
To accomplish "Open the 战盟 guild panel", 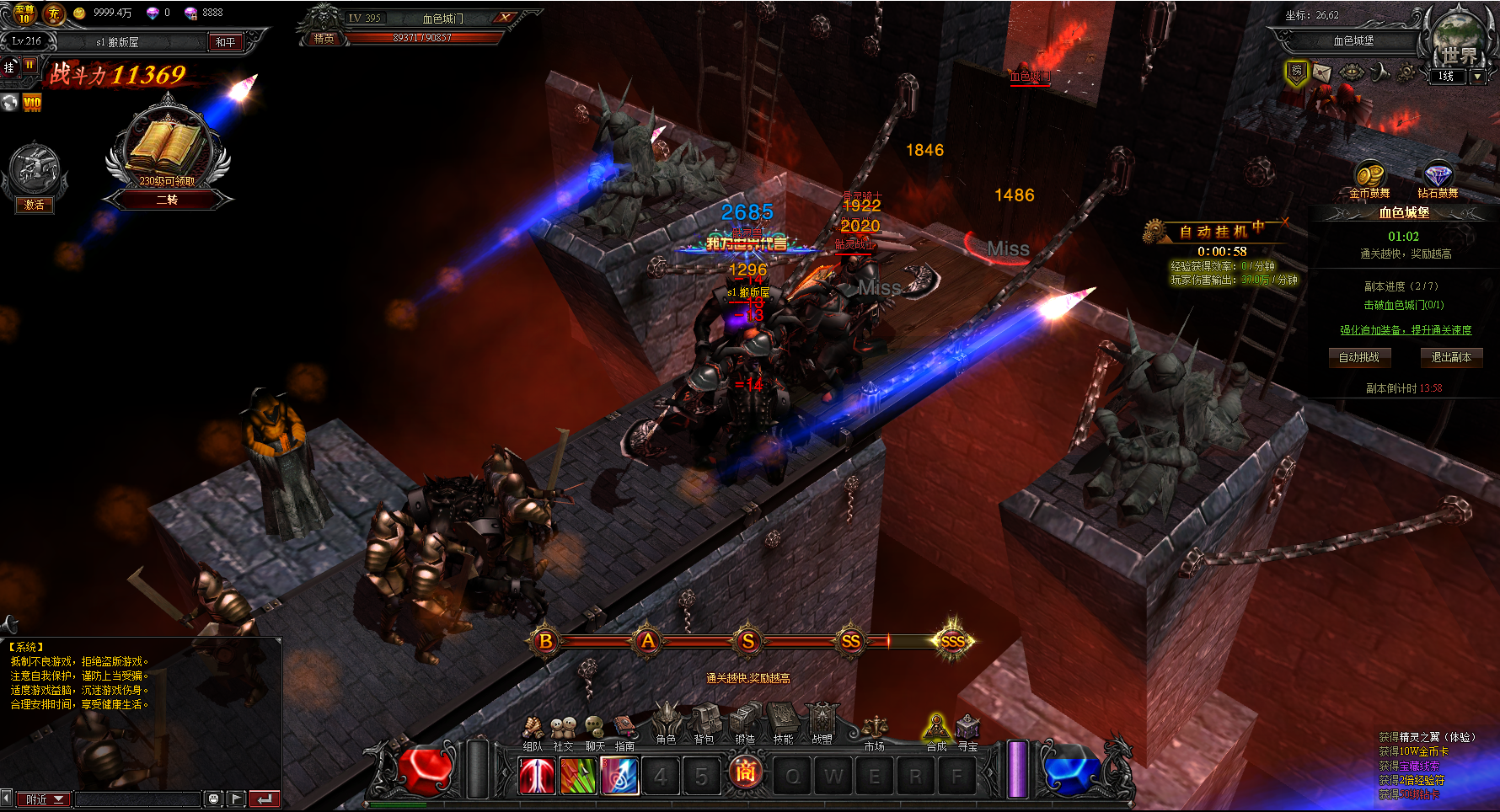I will 822,724.
